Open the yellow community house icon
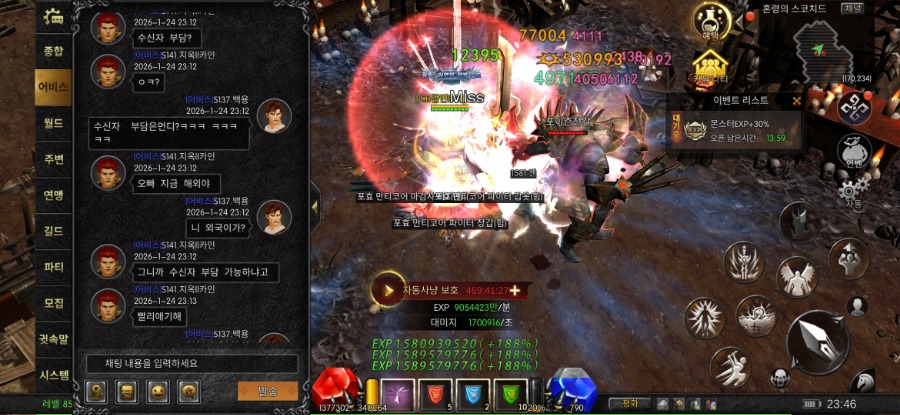 pos(708,66)
